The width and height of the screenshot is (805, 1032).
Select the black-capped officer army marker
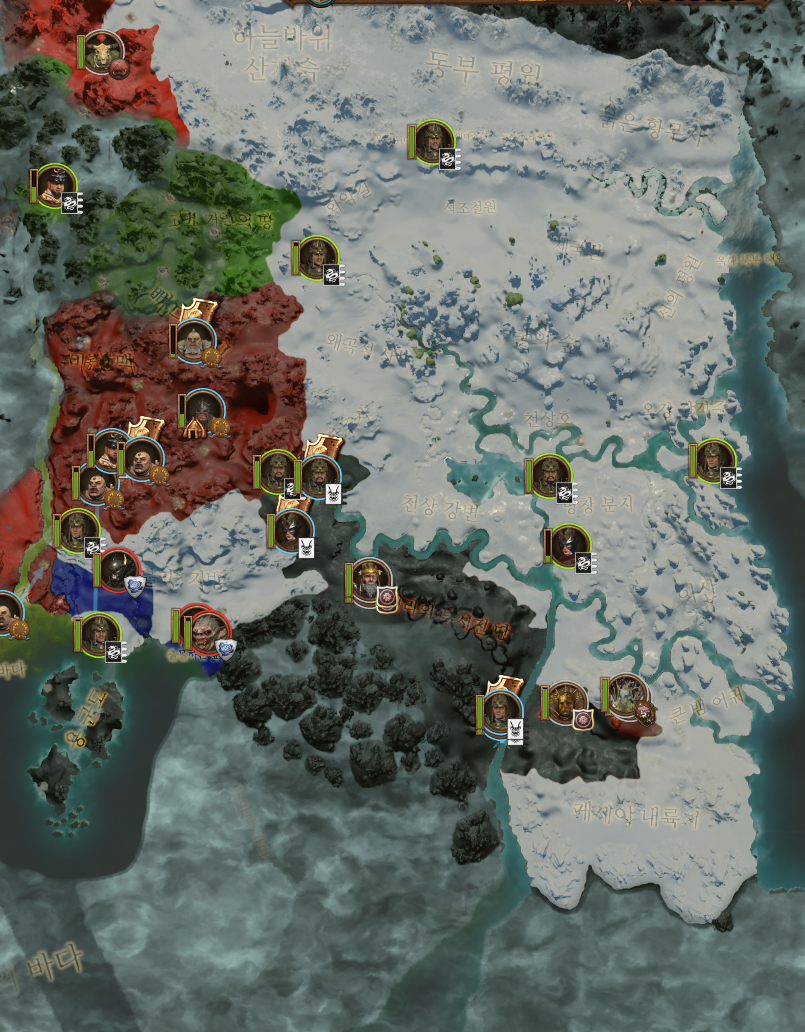[54, 186]
